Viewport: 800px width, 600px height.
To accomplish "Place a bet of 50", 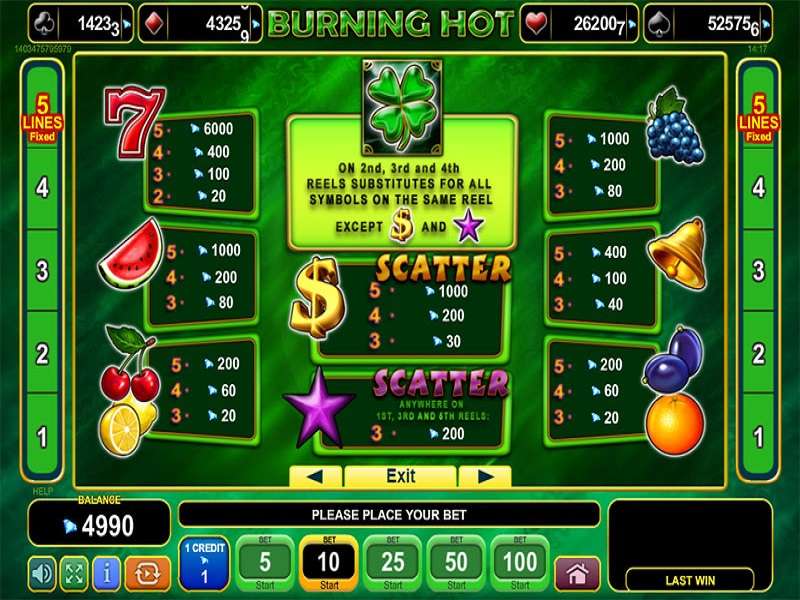I will click(x=457, y=563).
